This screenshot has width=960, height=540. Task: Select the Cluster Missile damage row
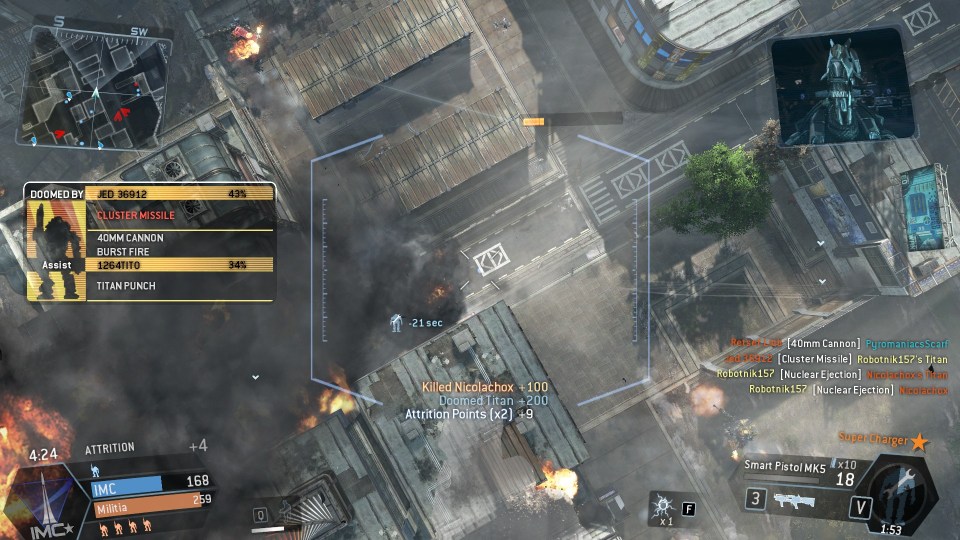[x=183, y=215]
